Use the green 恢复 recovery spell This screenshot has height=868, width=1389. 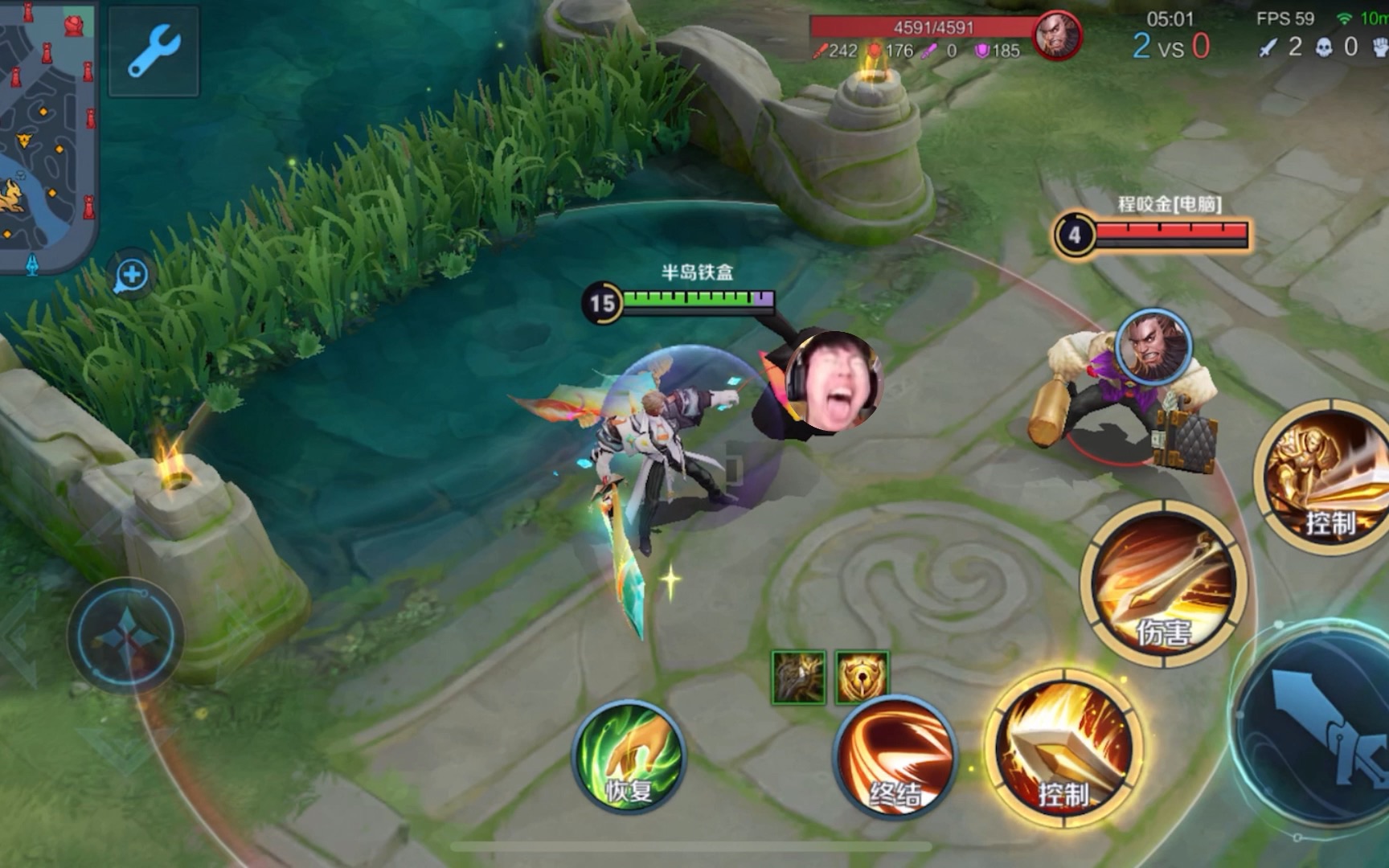pyautogui.click(x=629, y=756)
